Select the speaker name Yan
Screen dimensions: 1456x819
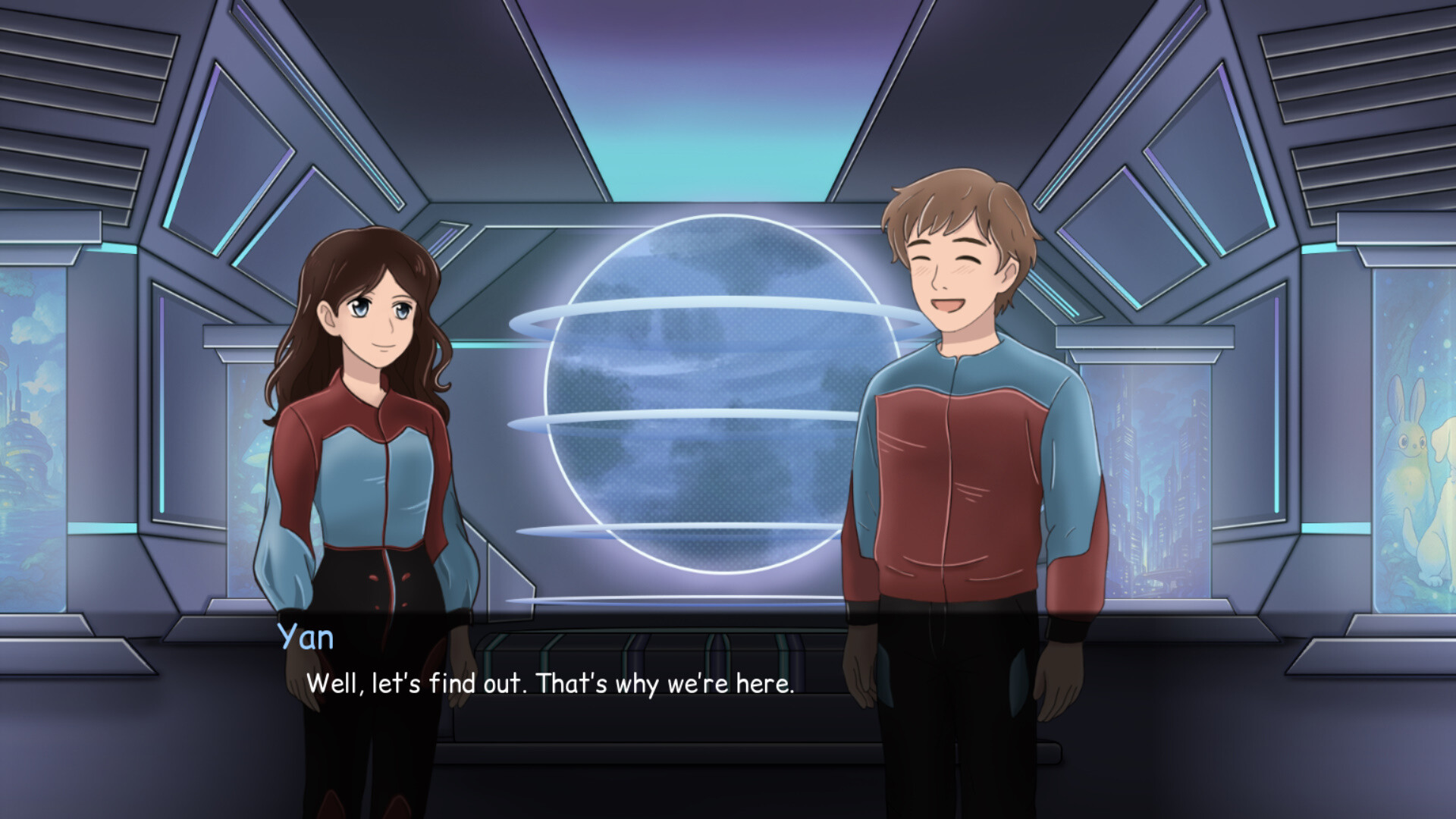[303, 639]
